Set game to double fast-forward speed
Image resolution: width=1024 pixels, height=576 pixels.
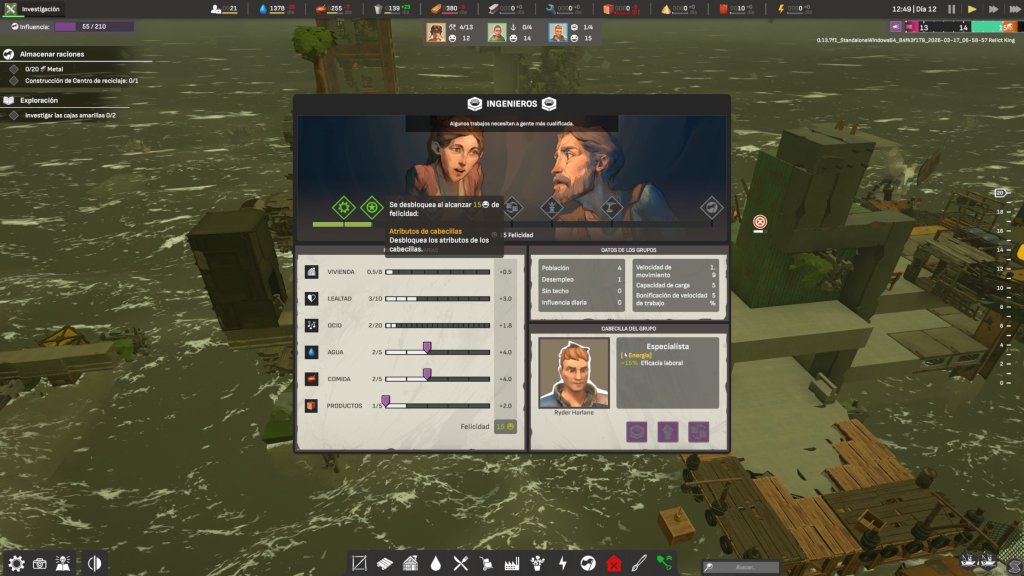tap(992, 9)
